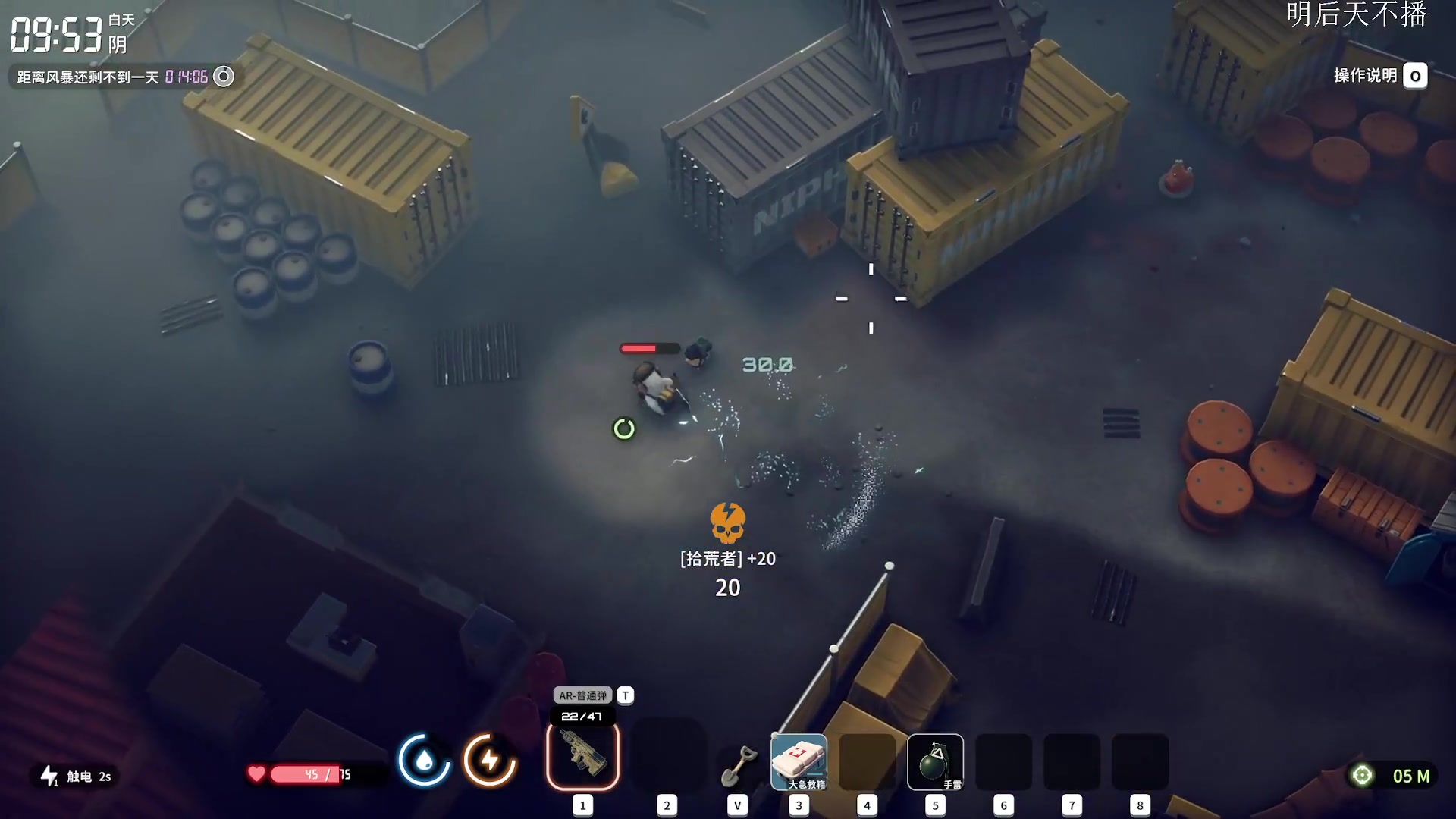The width and height of the screenshot is (1456, 819).
Task: Select the shovel melee slot
Action: tap(738, 764)
